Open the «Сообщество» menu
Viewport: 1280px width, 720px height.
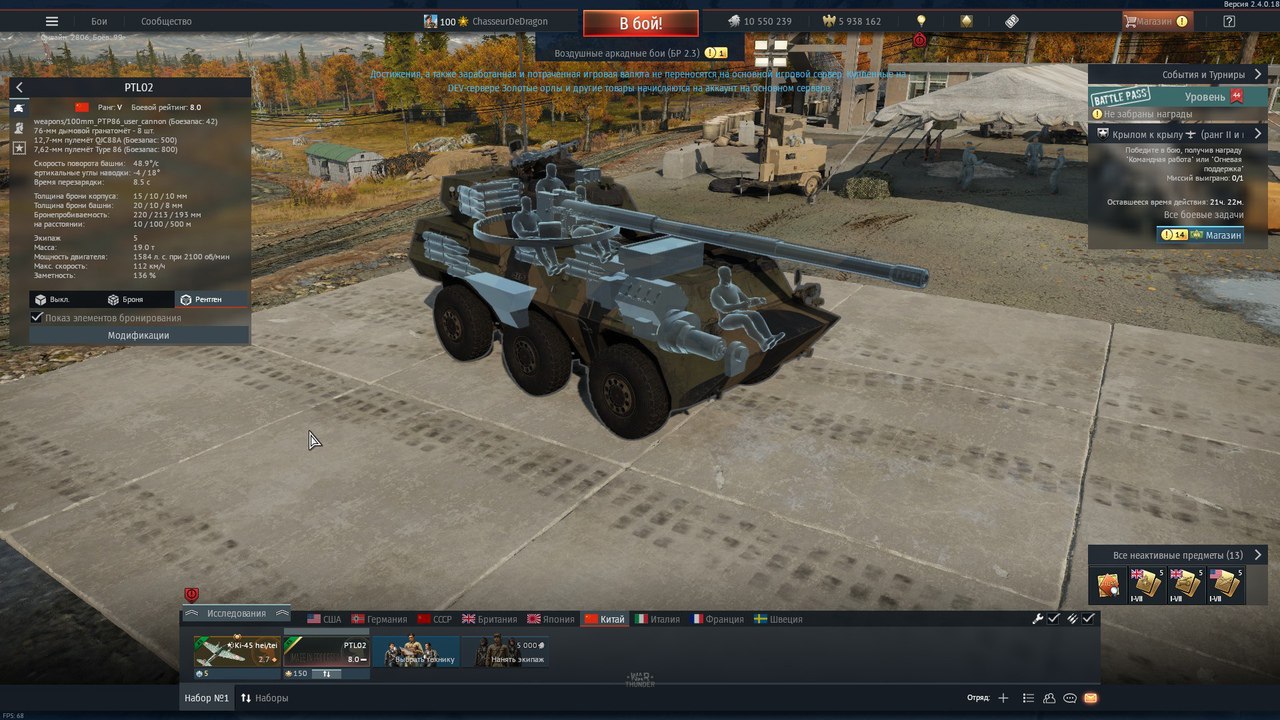point(166,21)
